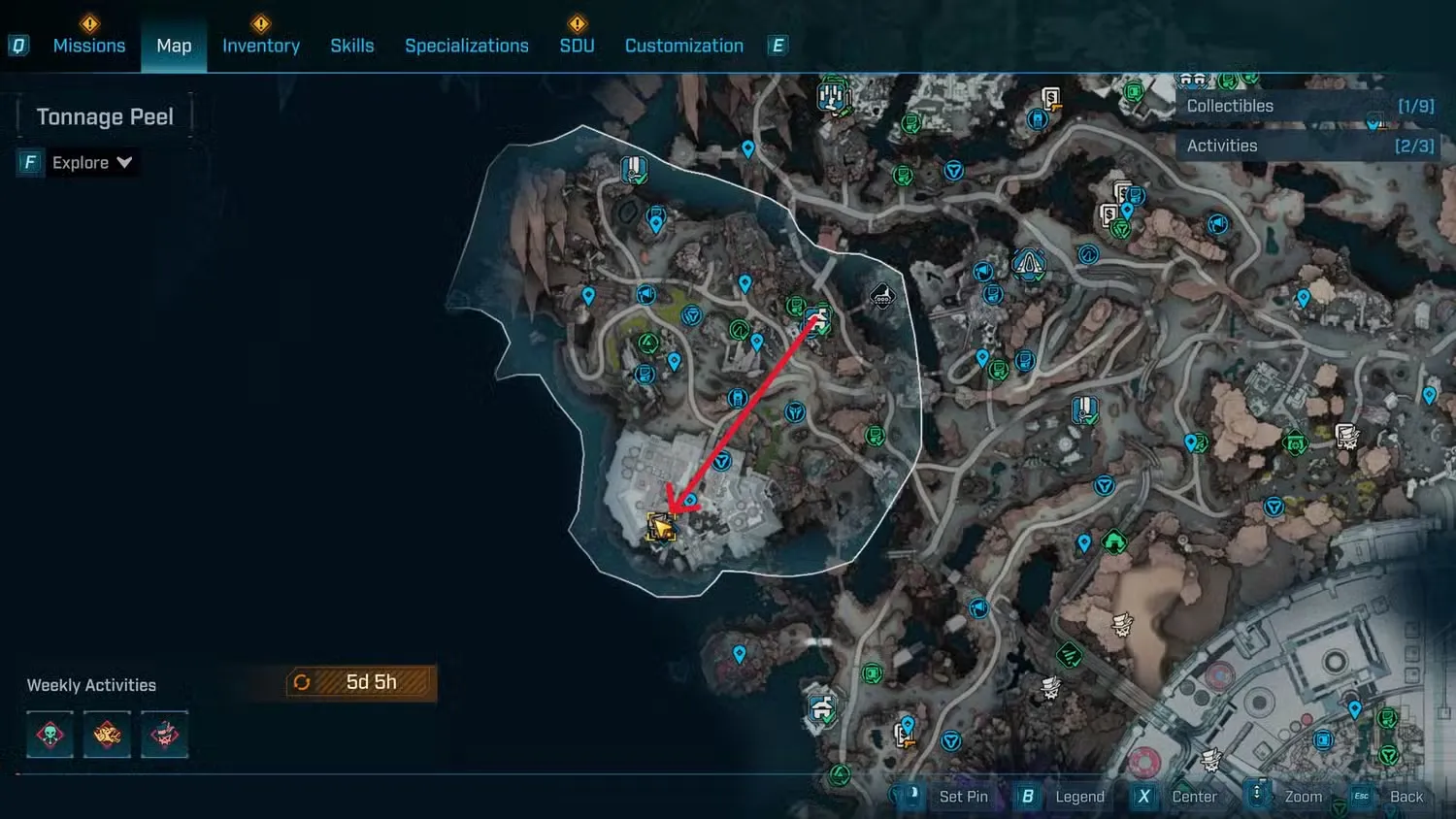Click the Set Pin button
This screenshot has width=1456, height=819.
[x=964, y=796]
